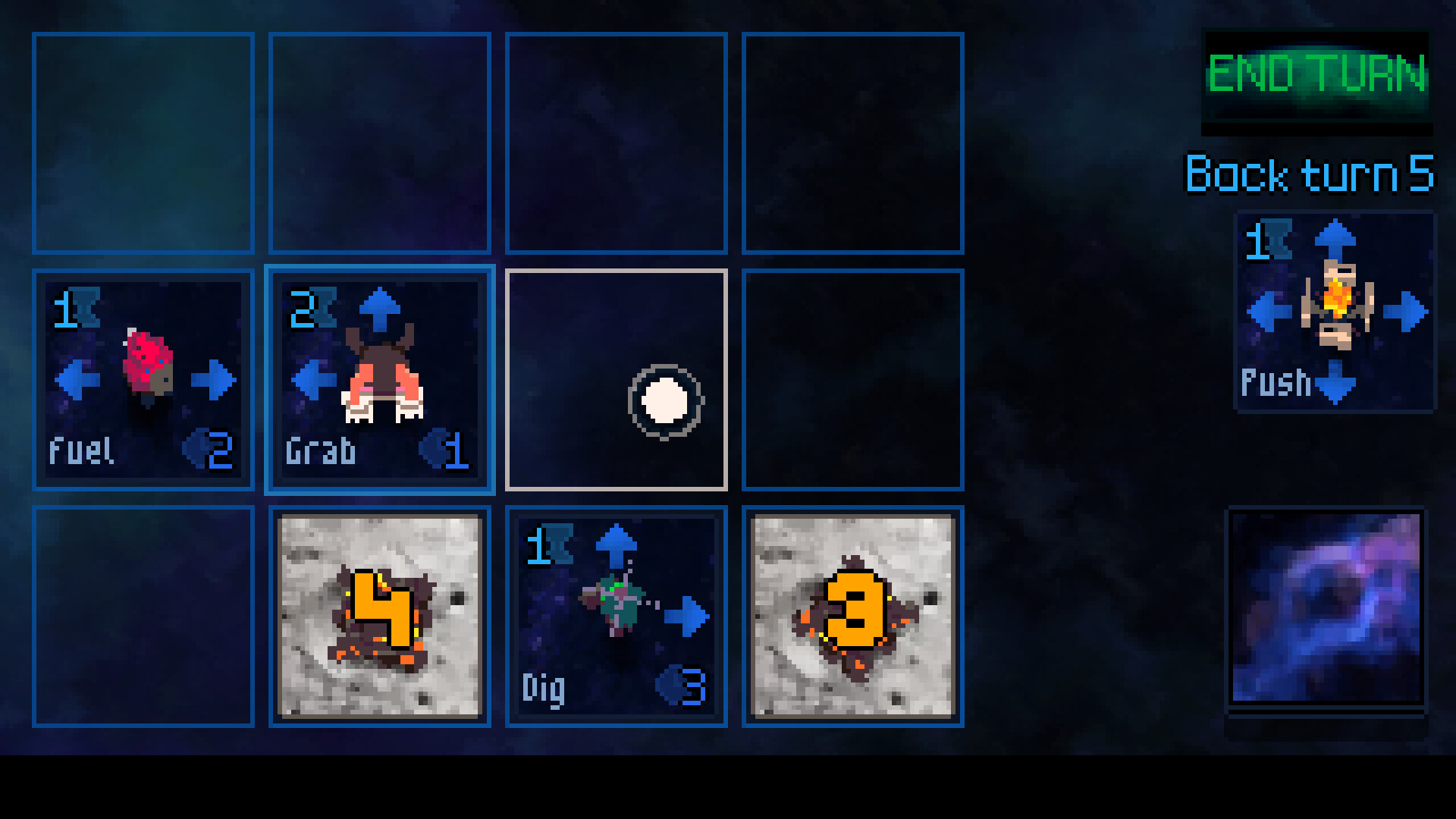Click the Dig label on the green creature's card
This screenshot has height=819, width=1456.
[544, 688]
